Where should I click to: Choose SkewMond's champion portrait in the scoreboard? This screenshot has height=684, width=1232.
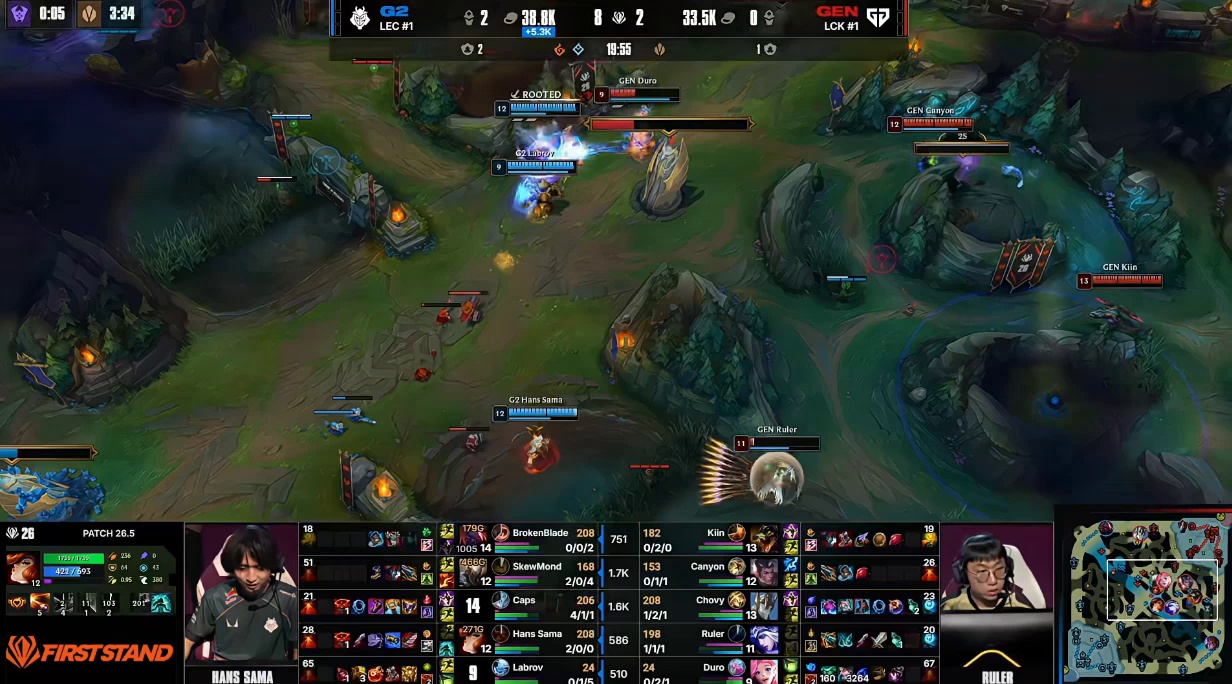click(x=501, y=567)
